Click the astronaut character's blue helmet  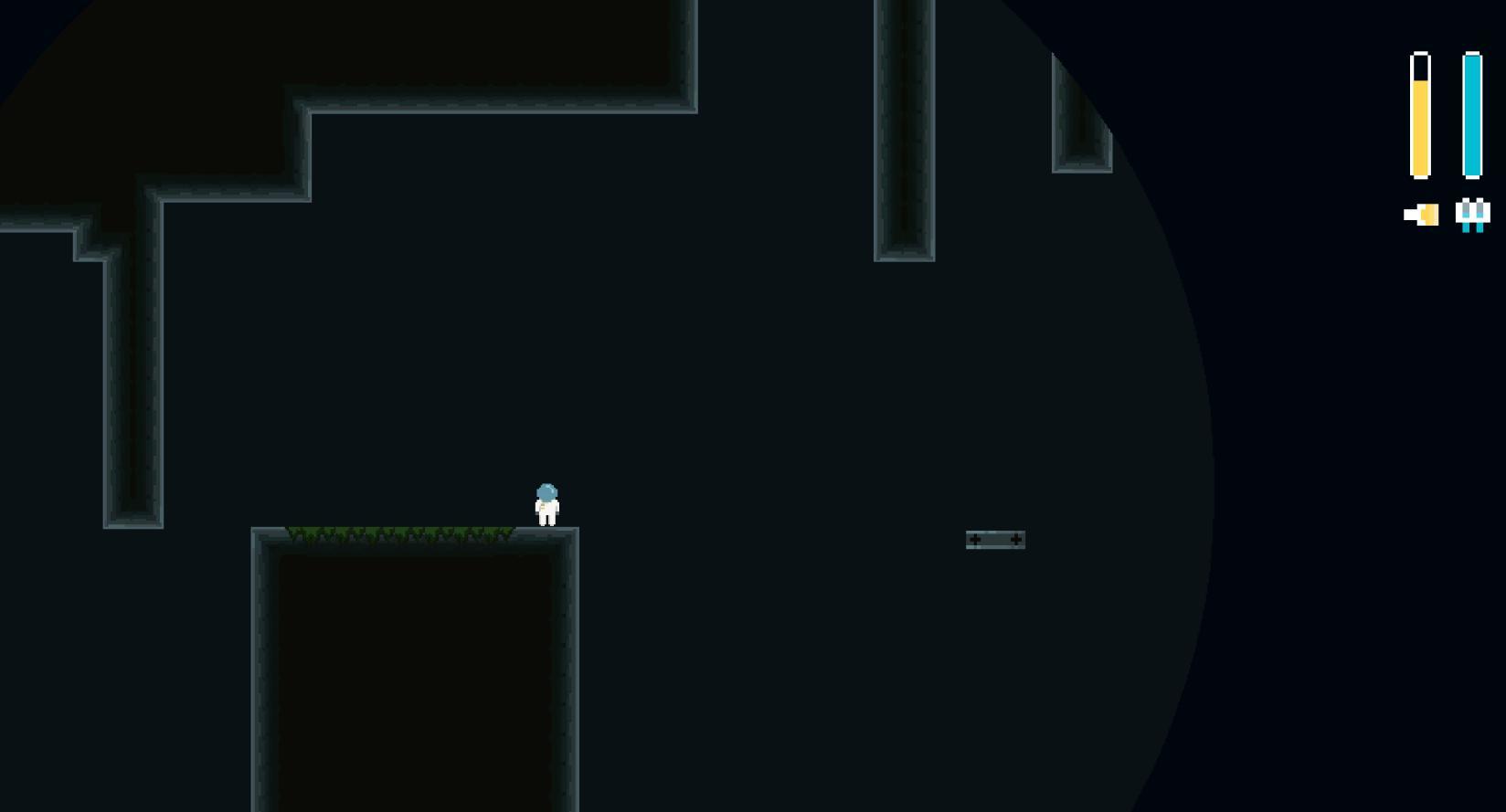coord(546,491)
